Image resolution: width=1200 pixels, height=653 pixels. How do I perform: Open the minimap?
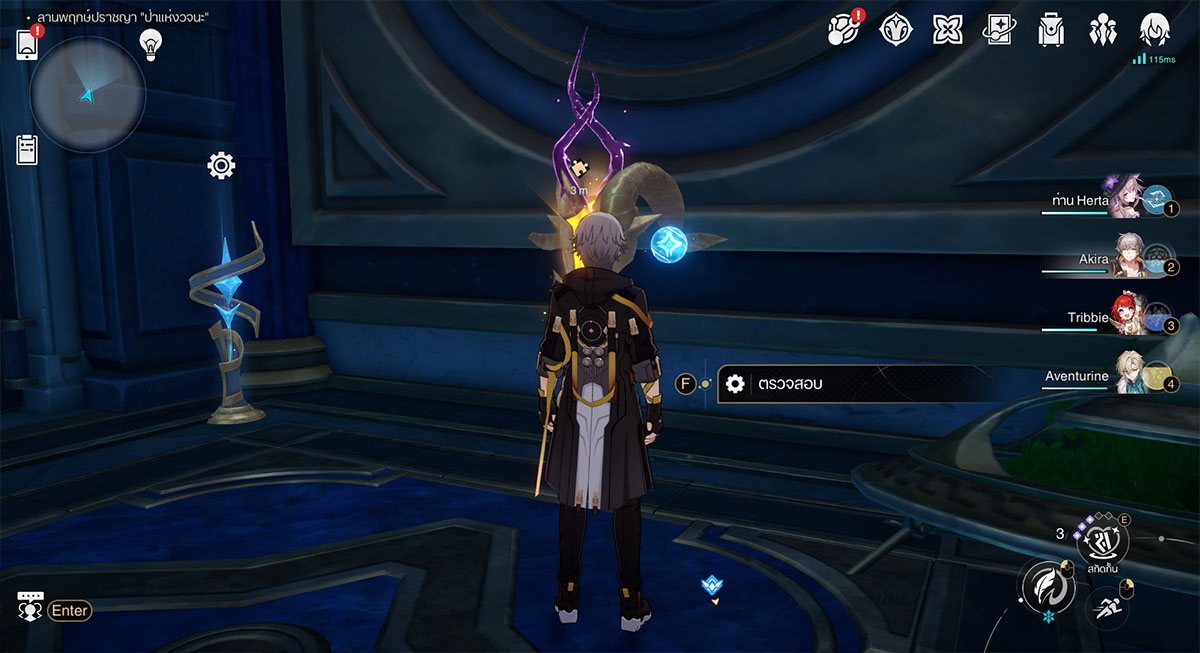coord(88,95)
